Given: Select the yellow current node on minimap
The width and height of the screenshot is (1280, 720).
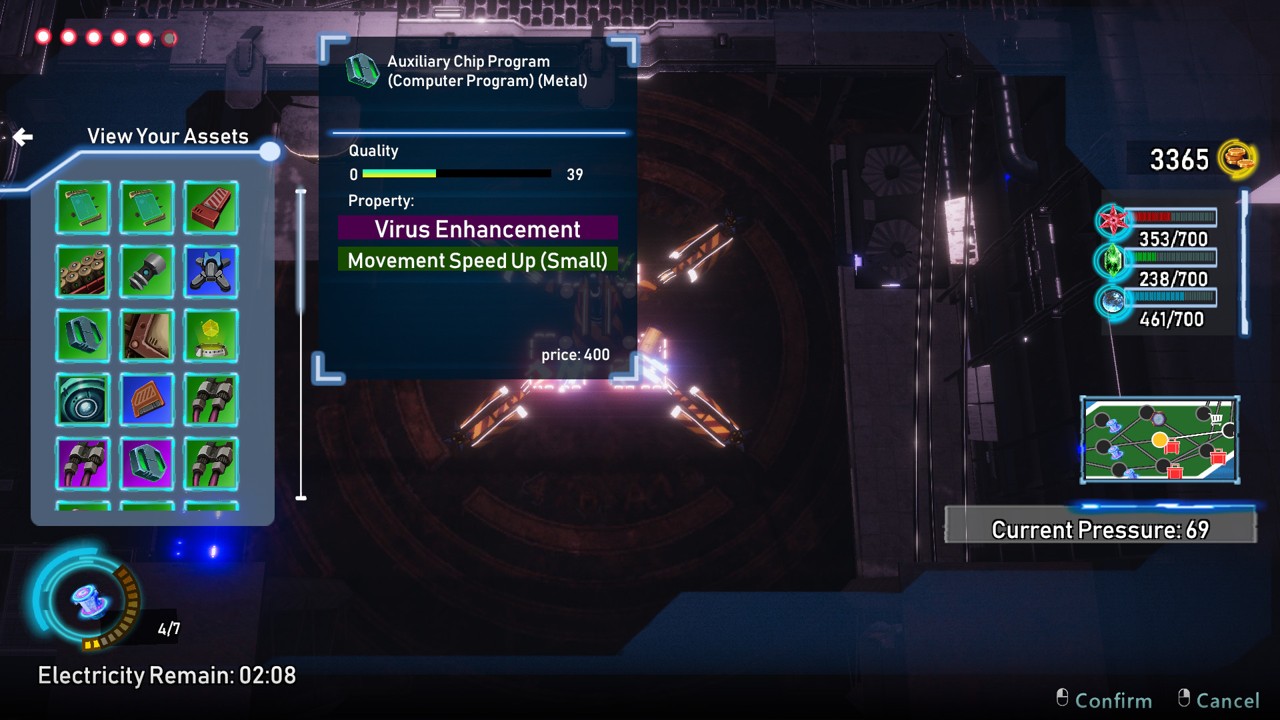Looking at the screenshot, I should [1159, 440].
